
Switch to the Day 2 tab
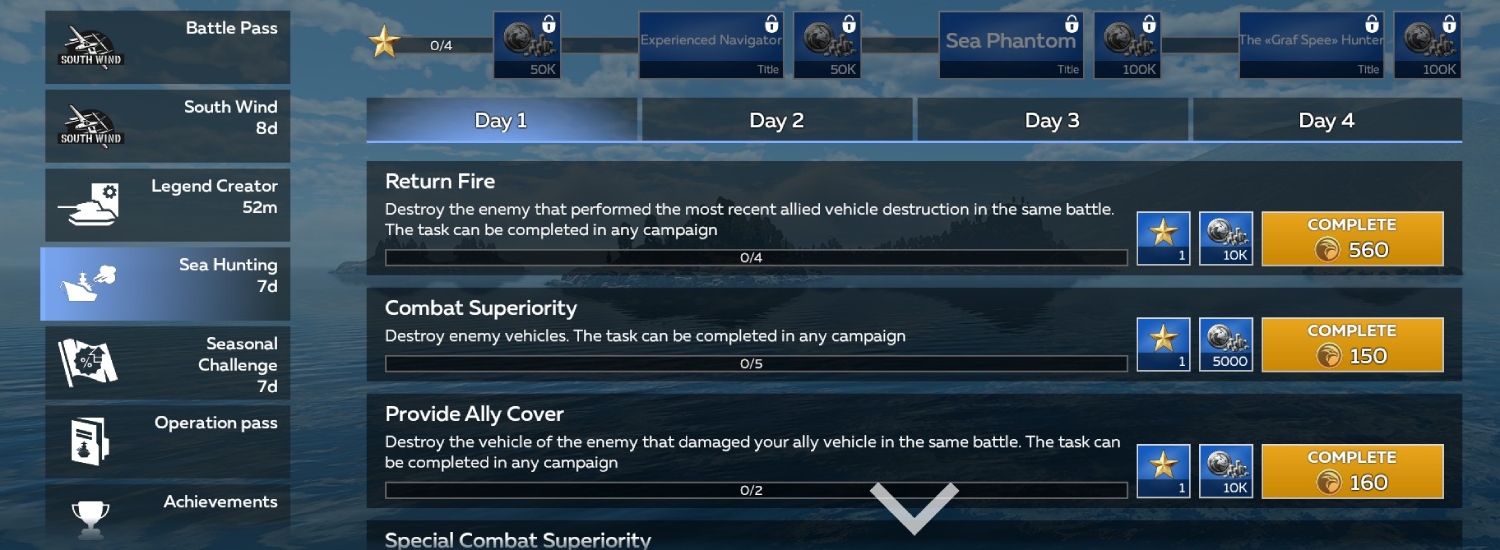pos(777,120)
